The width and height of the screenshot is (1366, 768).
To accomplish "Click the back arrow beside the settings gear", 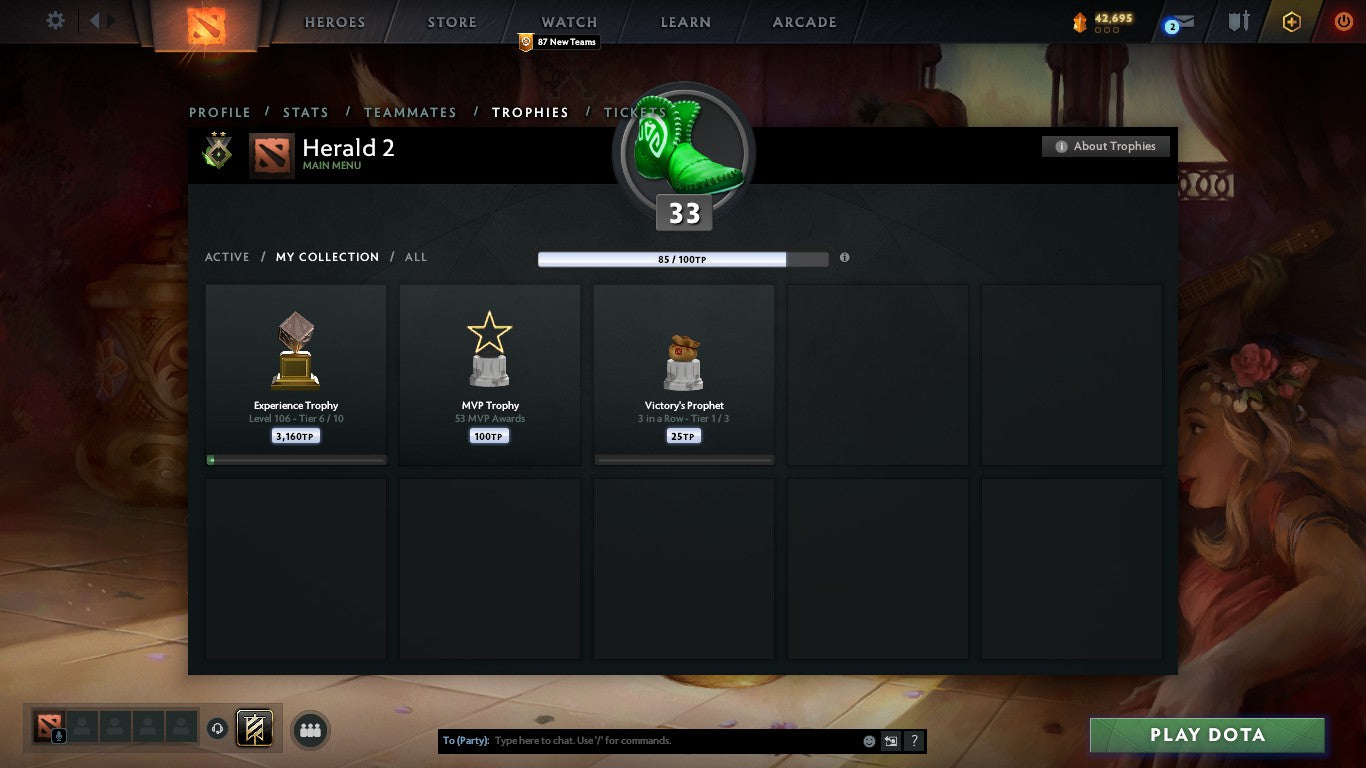I will [95, 20].
